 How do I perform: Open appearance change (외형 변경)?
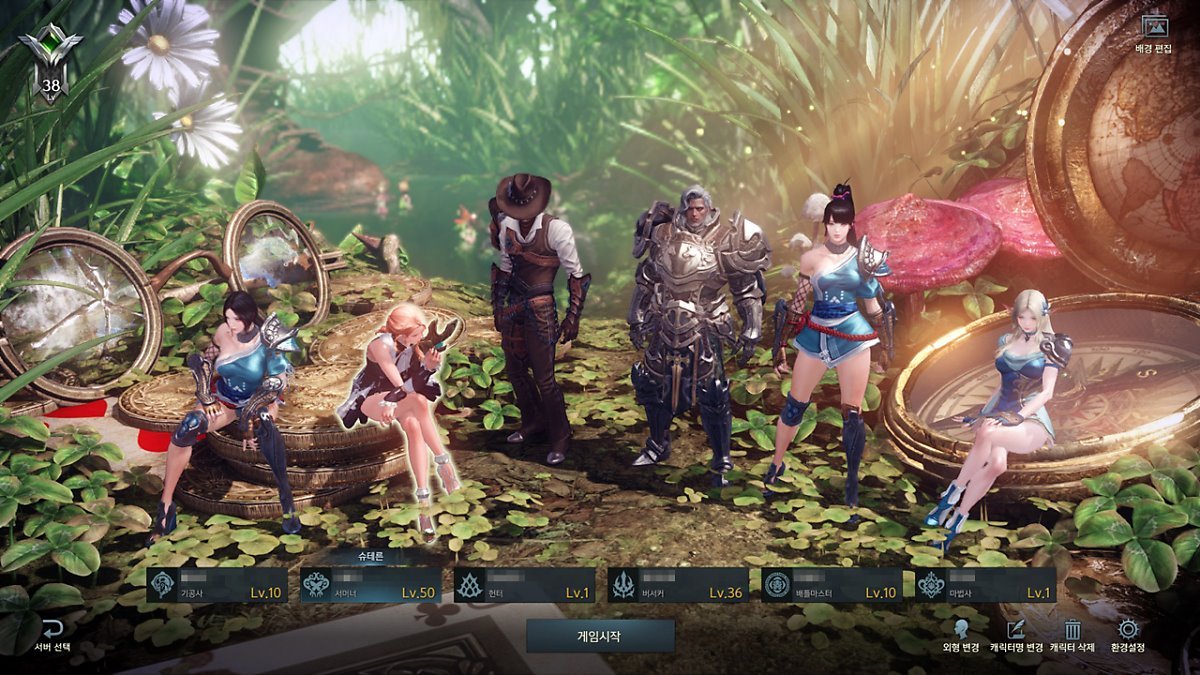tap(961, 635)
